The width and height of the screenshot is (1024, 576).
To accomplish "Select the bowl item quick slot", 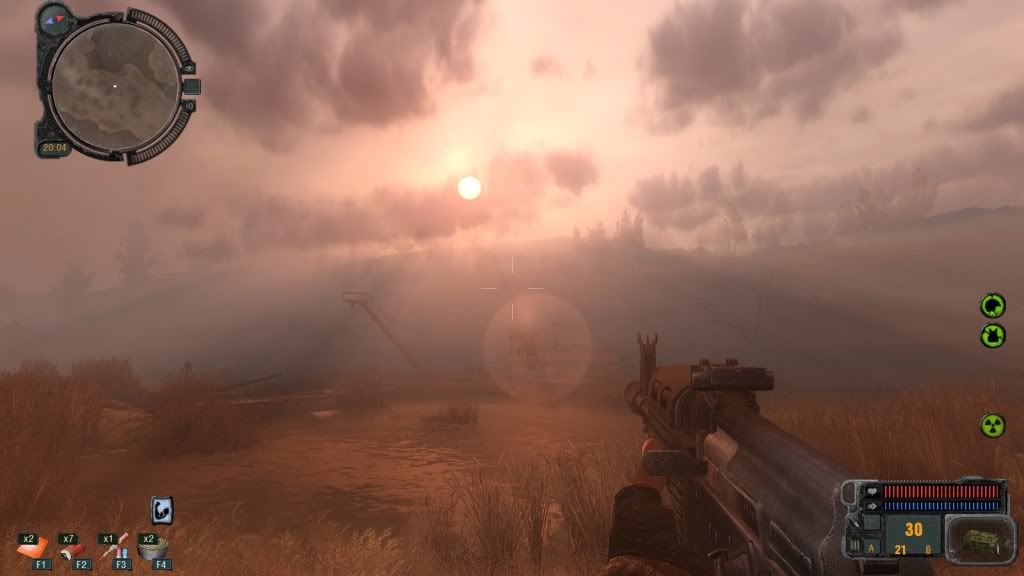I will click(x=153, y=546).
